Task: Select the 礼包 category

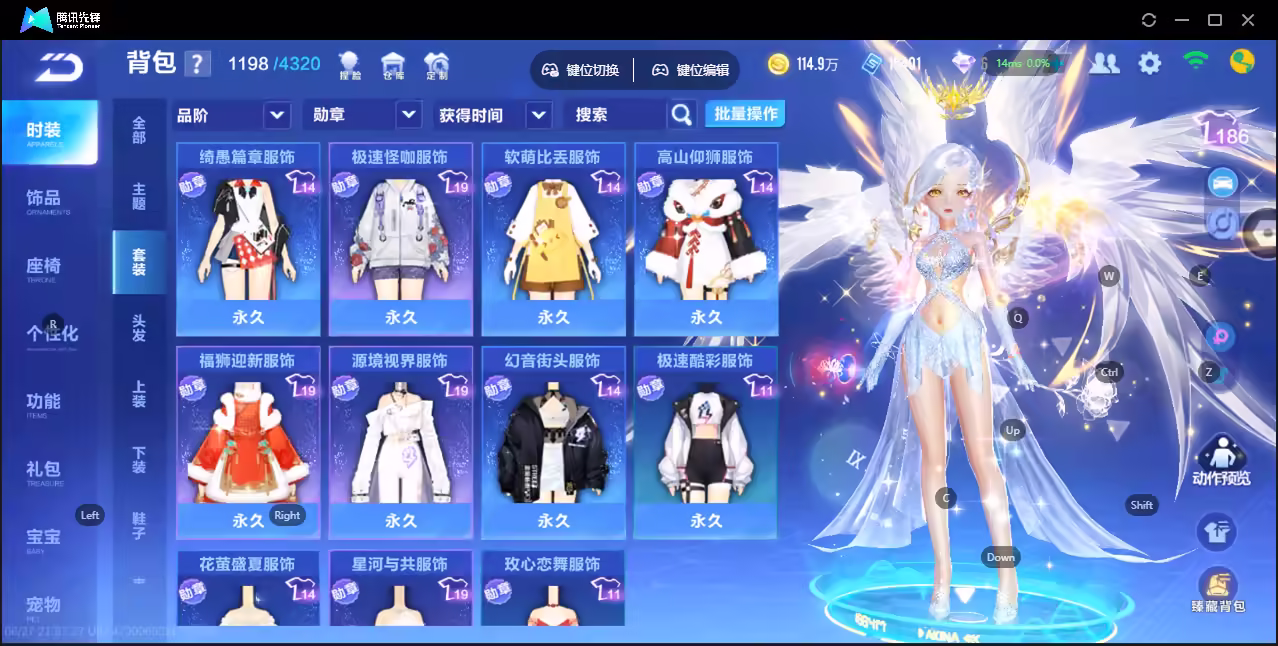Action: [x=45, y=469]
